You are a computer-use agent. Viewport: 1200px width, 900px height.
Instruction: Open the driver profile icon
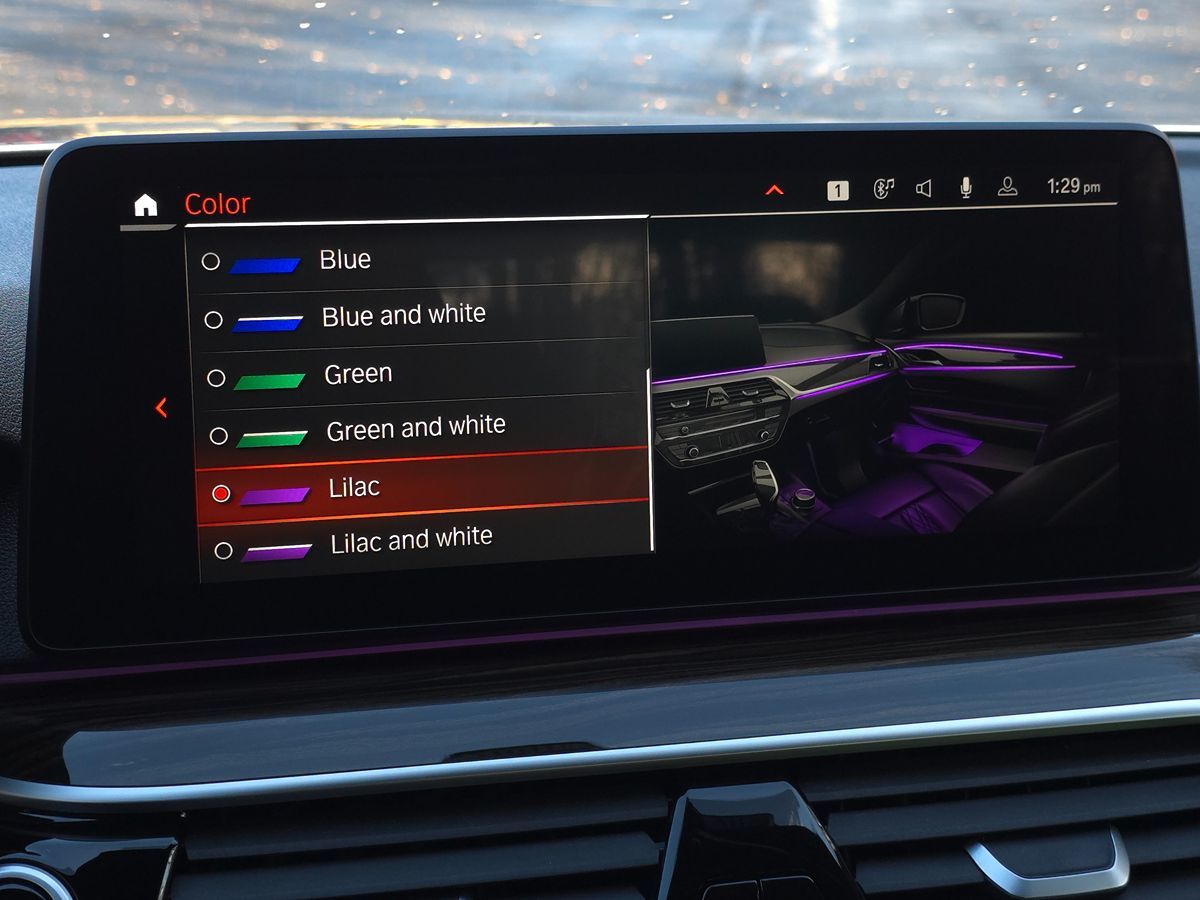pos(1007,187)
